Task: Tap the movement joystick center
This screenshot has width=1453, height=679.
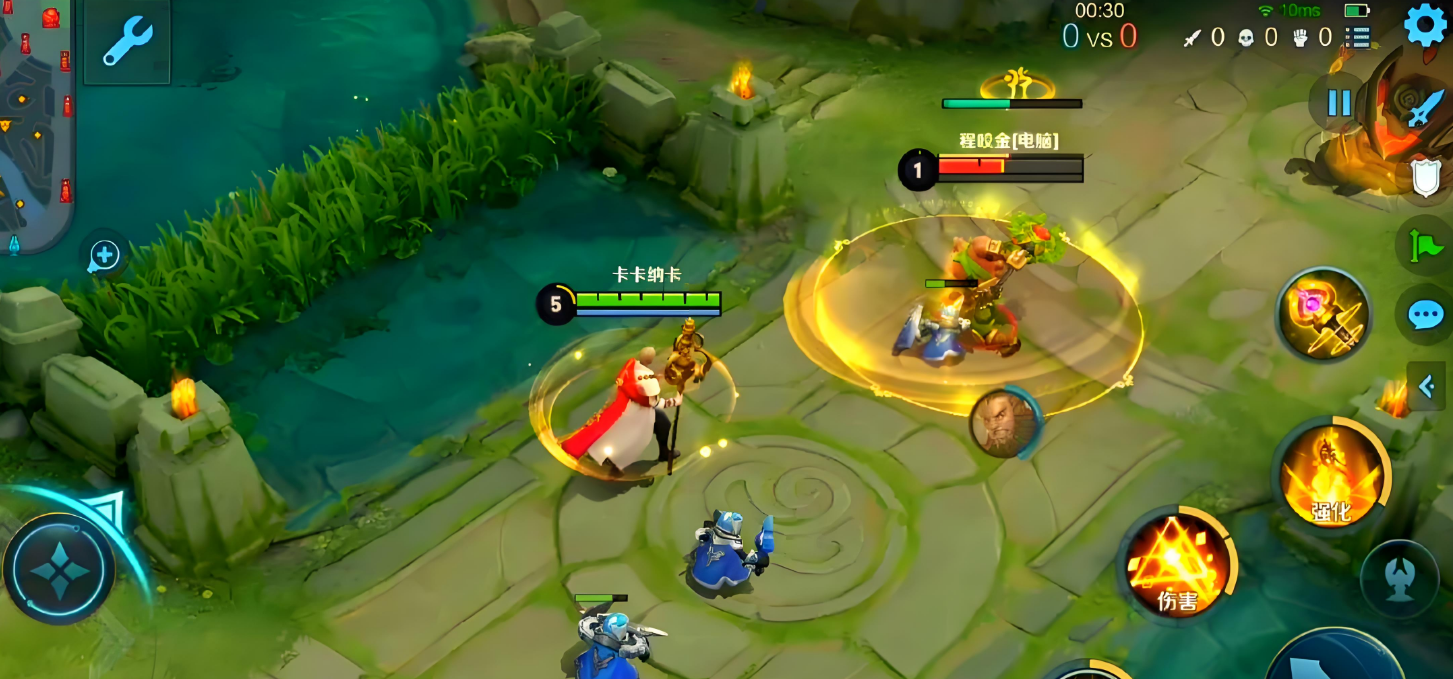Action: [59, 568]
